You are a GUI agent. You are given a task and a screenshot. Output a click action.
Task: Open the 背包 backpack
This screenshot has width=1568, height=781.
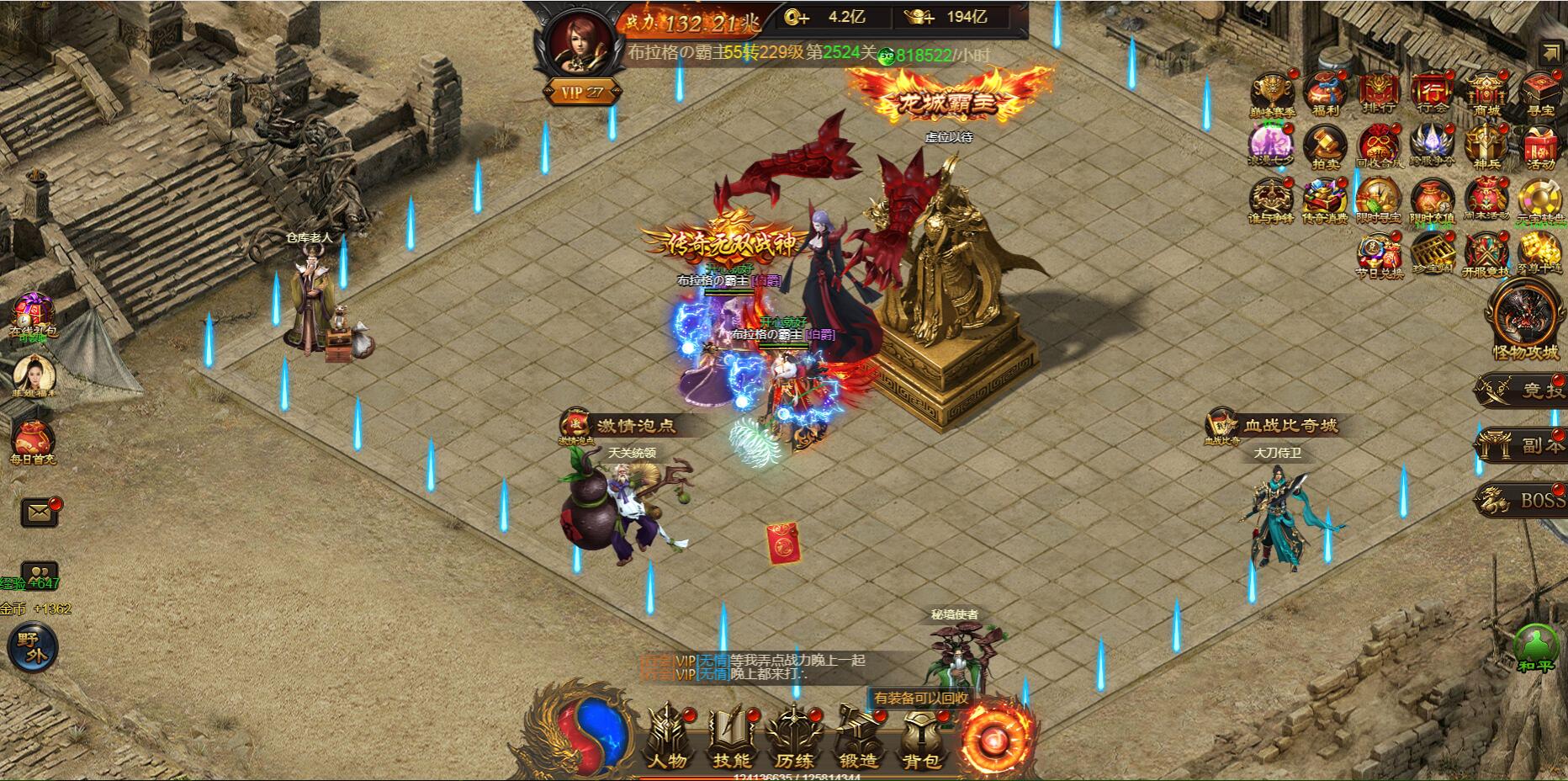coord(921,738)
